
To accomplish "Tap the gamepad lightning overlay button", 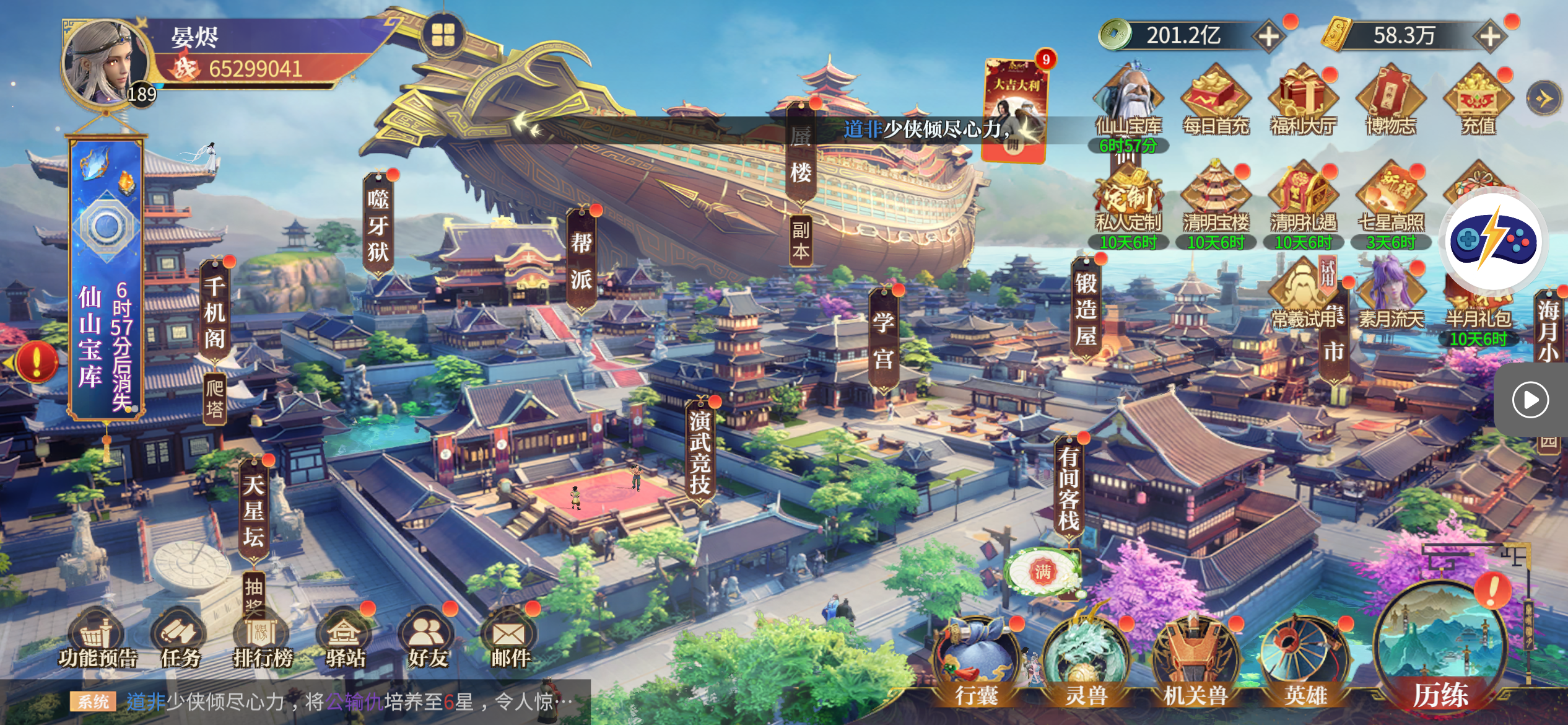I will [x=1493, y=242].
